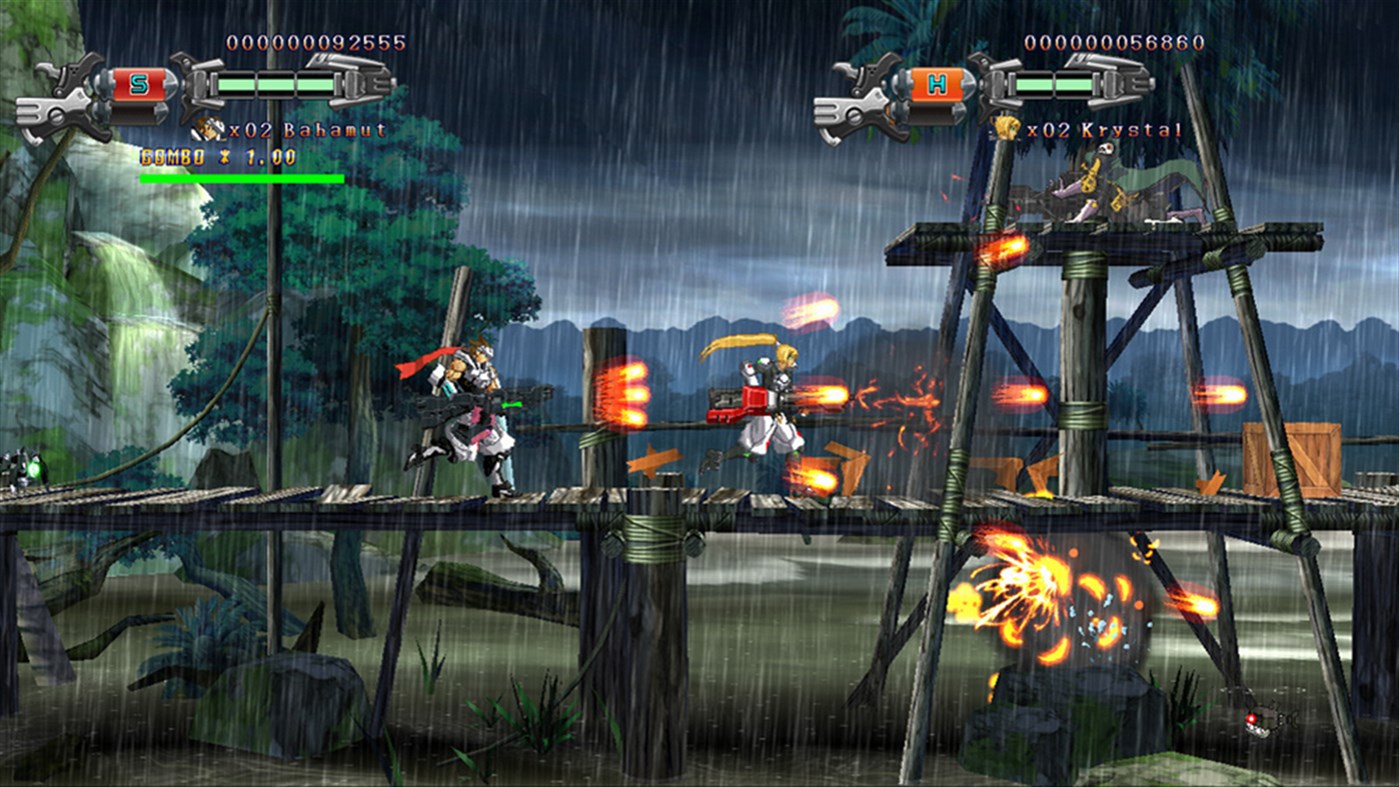Select the score 000000056860 readout

click(1114, 42)
